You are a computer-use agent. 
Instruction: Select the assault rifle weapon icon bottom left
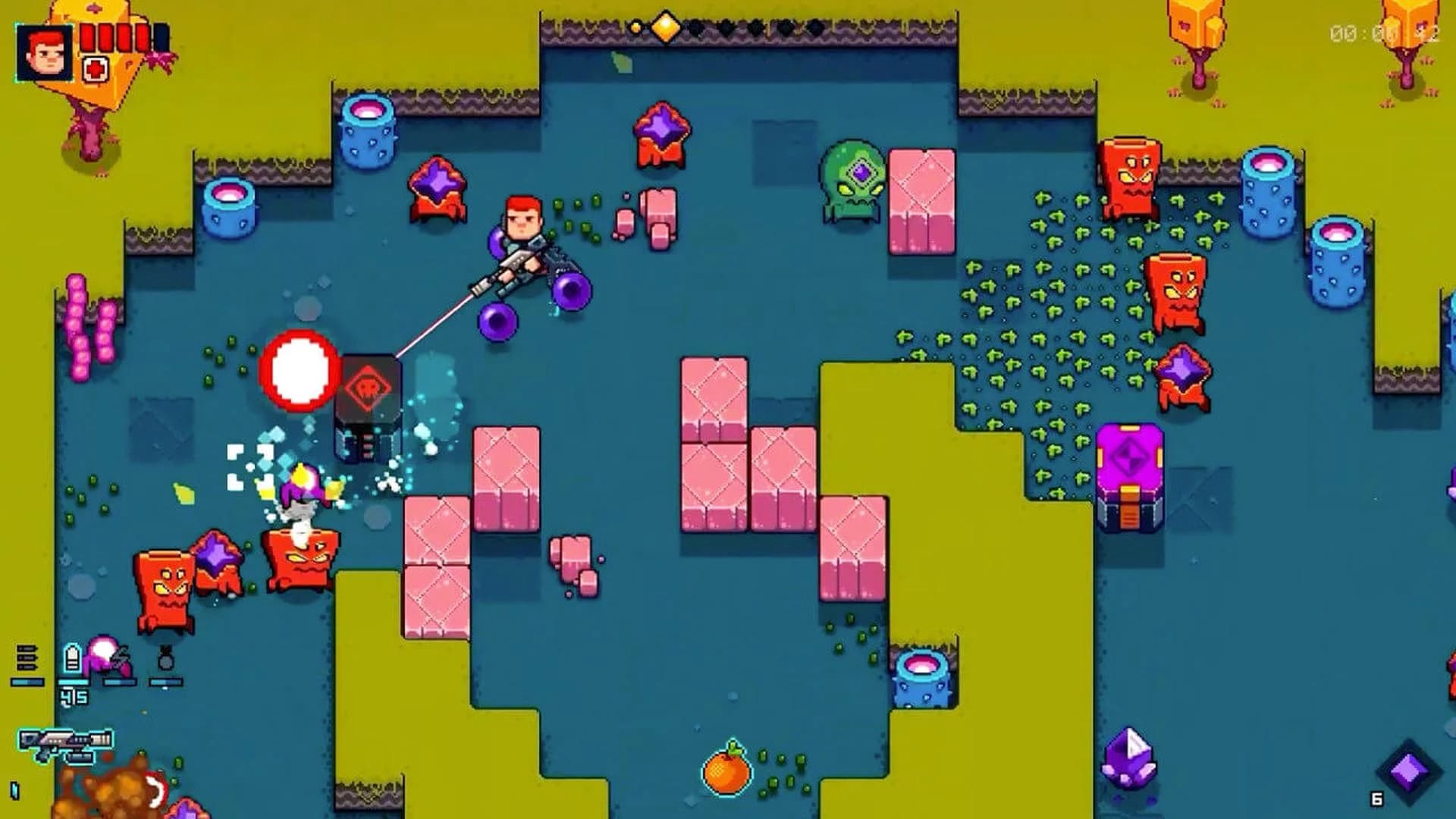(66, 741)
